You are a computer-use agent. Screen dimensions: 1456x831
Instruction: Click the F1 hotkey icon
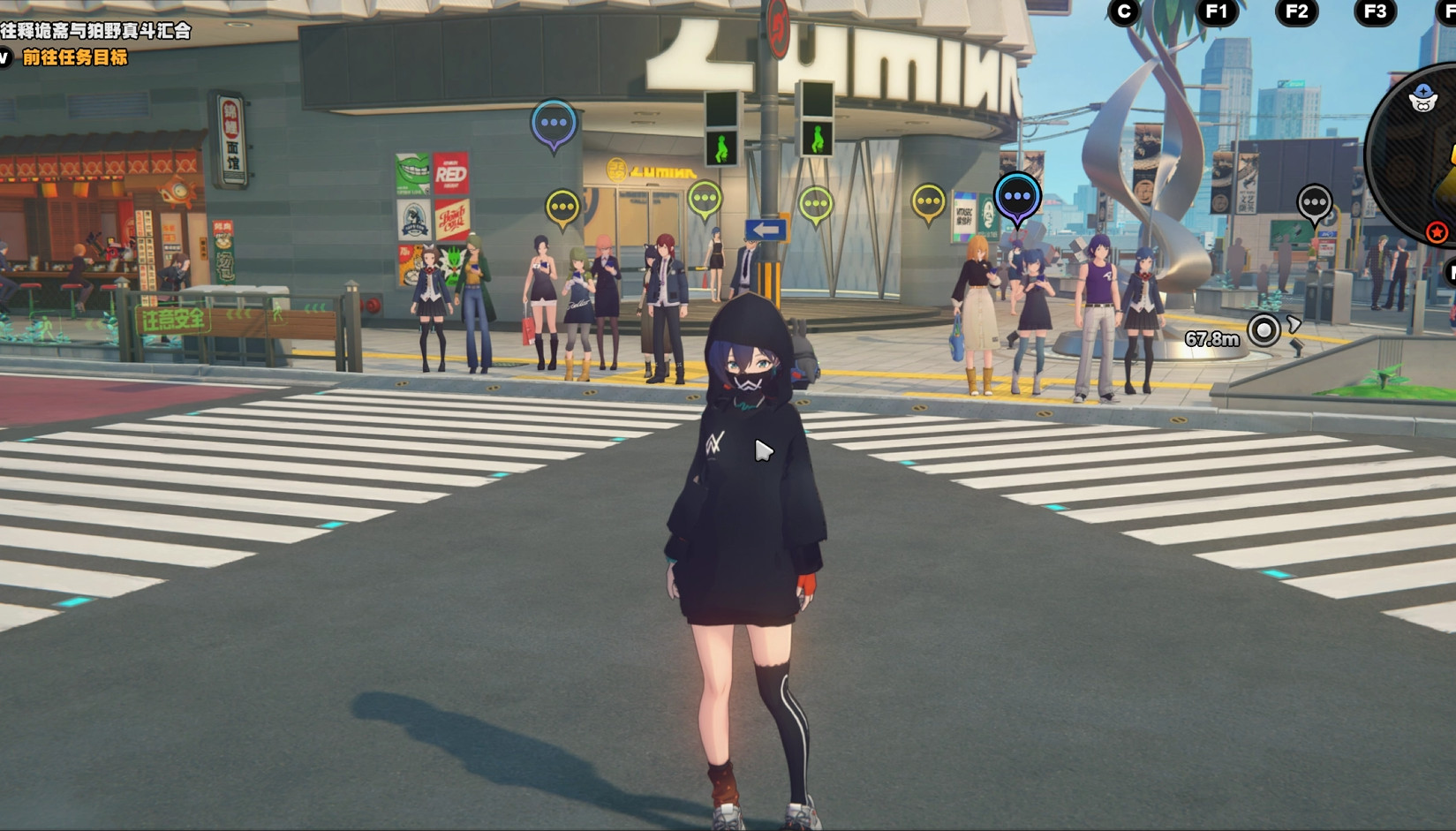1219,12
